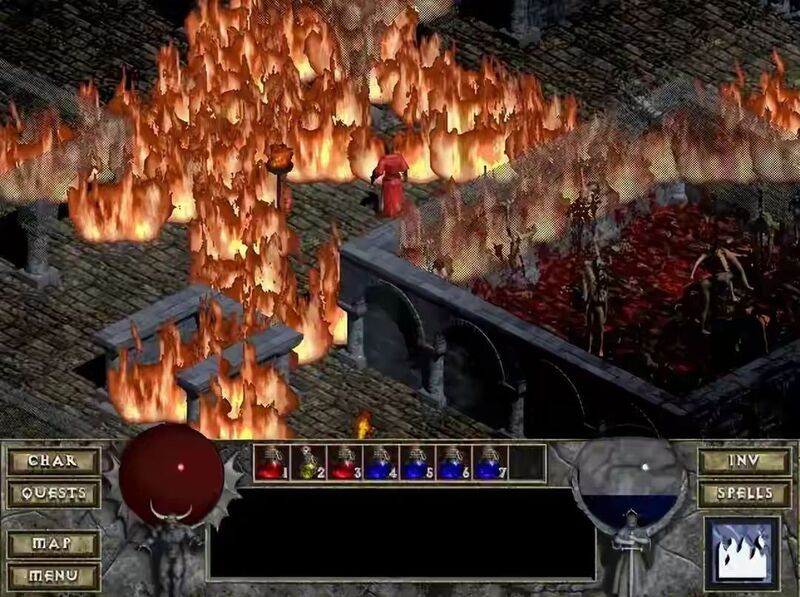Screen dimensions: 800x597
Task: Open the QUESTS log
Action: [x=54, y=494]
